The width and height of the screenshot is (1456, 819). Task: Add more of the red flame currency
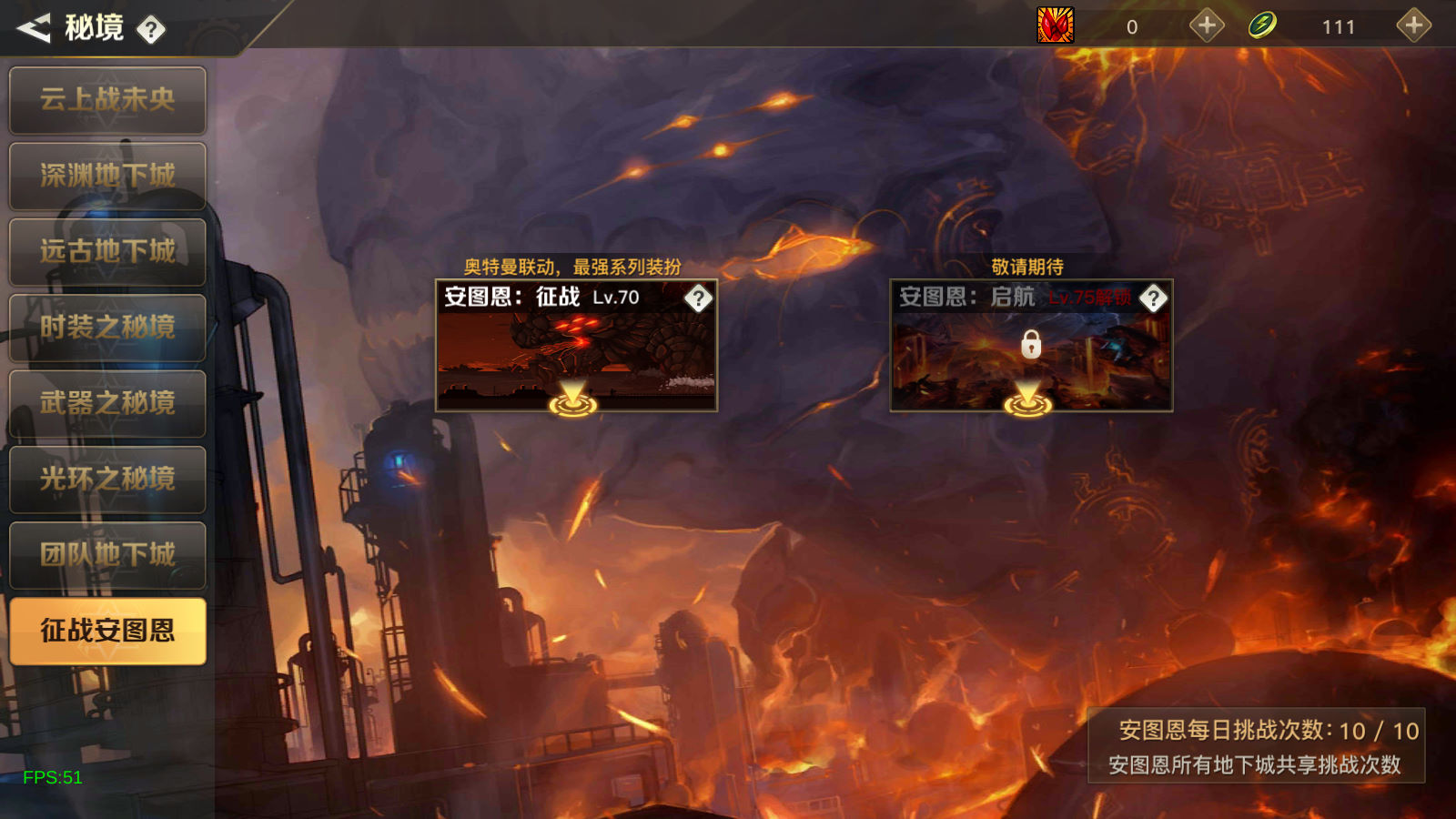[1207, 25]
